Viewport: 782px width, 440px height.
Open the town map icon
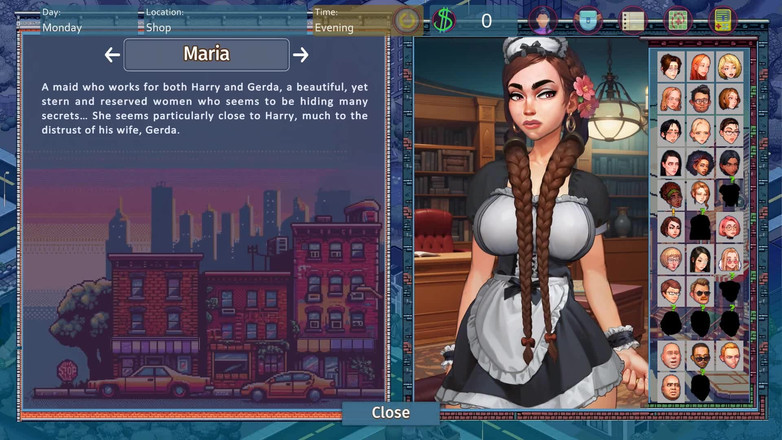click(x=678, y=19)
